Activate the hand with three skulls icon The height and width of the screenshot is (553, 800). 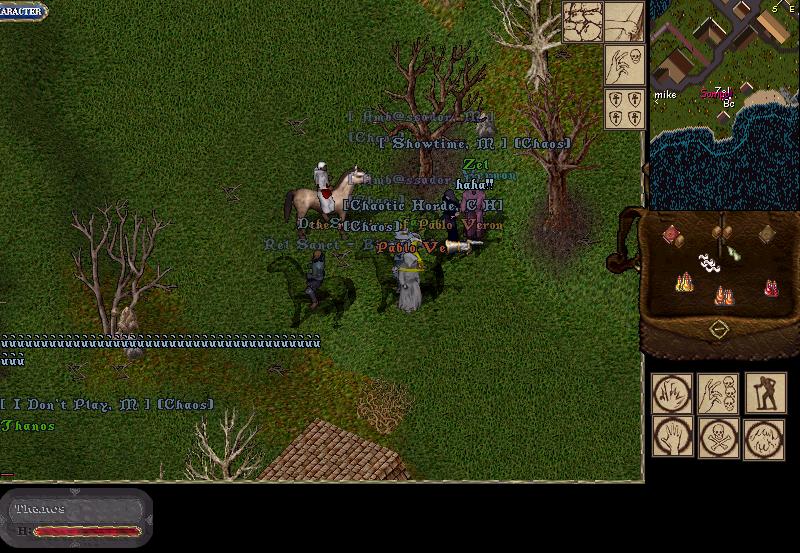(718, 394)
